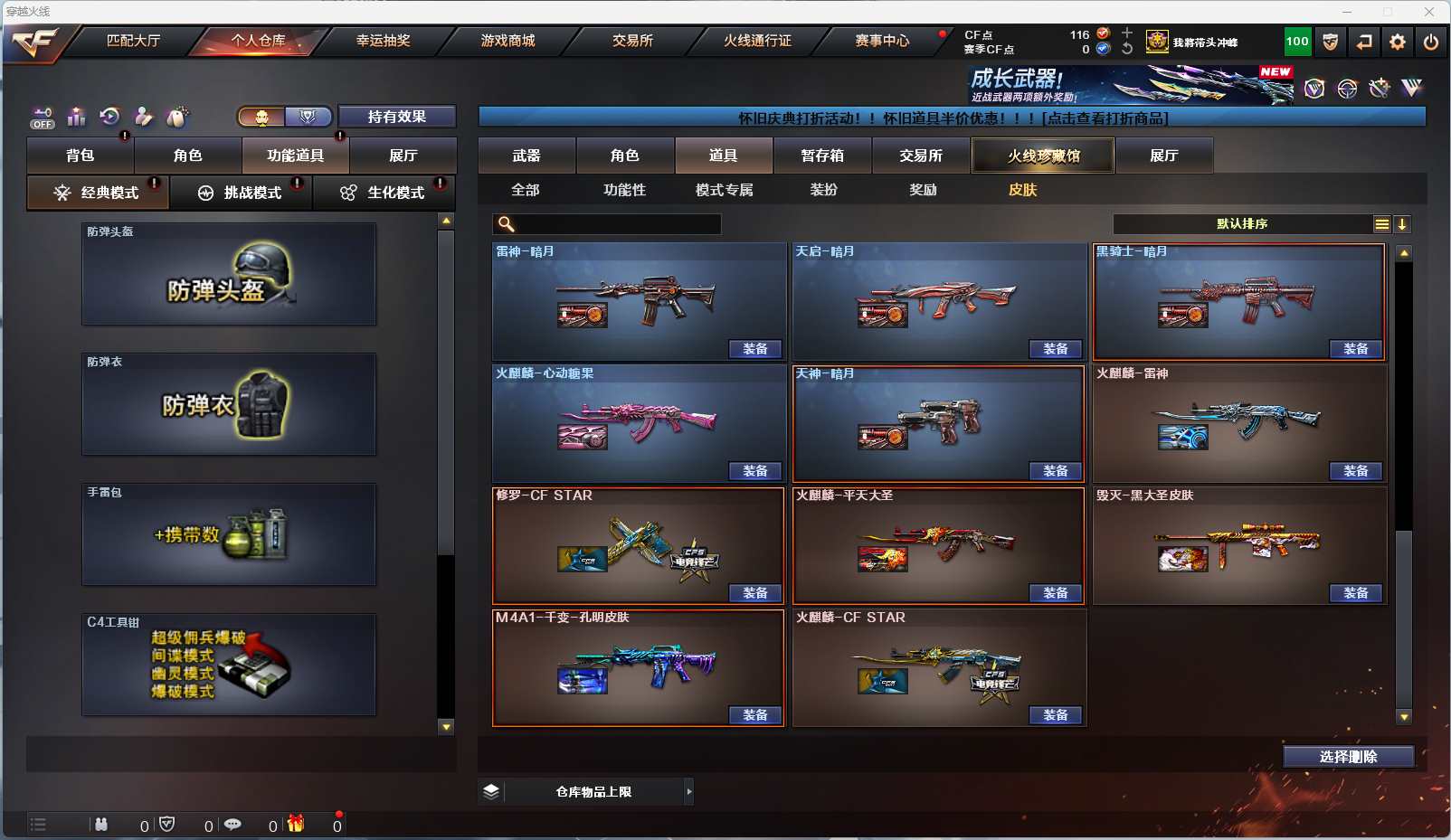This screenshot has width=1451, height=840.
Task: Open settings with the gear icon
Action: [1398, 42]
